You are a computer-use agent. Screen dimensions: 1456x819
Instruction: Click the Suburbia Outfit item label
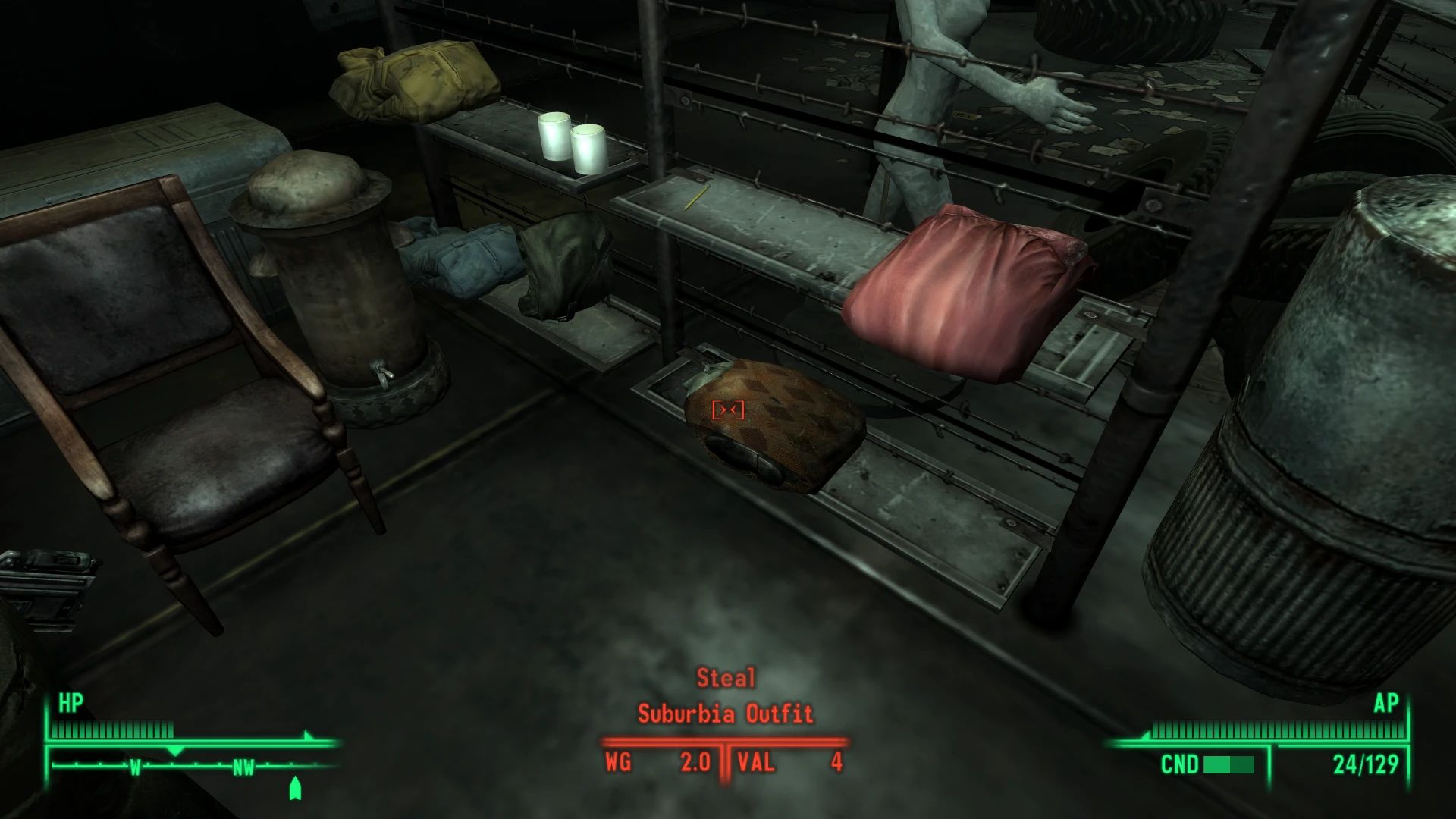(x=726, y=713)
